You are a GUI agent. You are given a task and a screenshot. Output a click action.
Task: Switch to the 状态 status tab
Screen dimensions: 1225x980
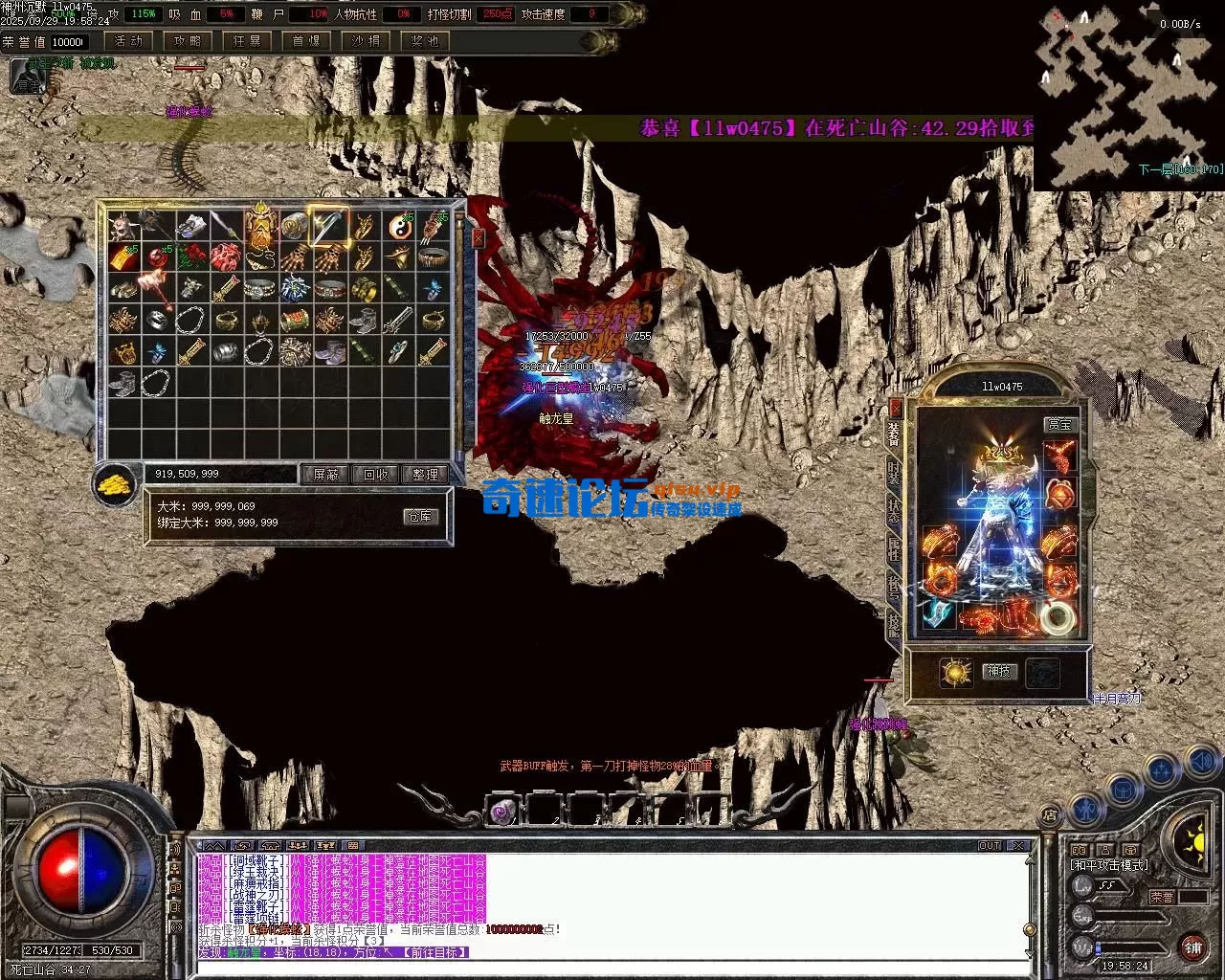coord(894,510)
